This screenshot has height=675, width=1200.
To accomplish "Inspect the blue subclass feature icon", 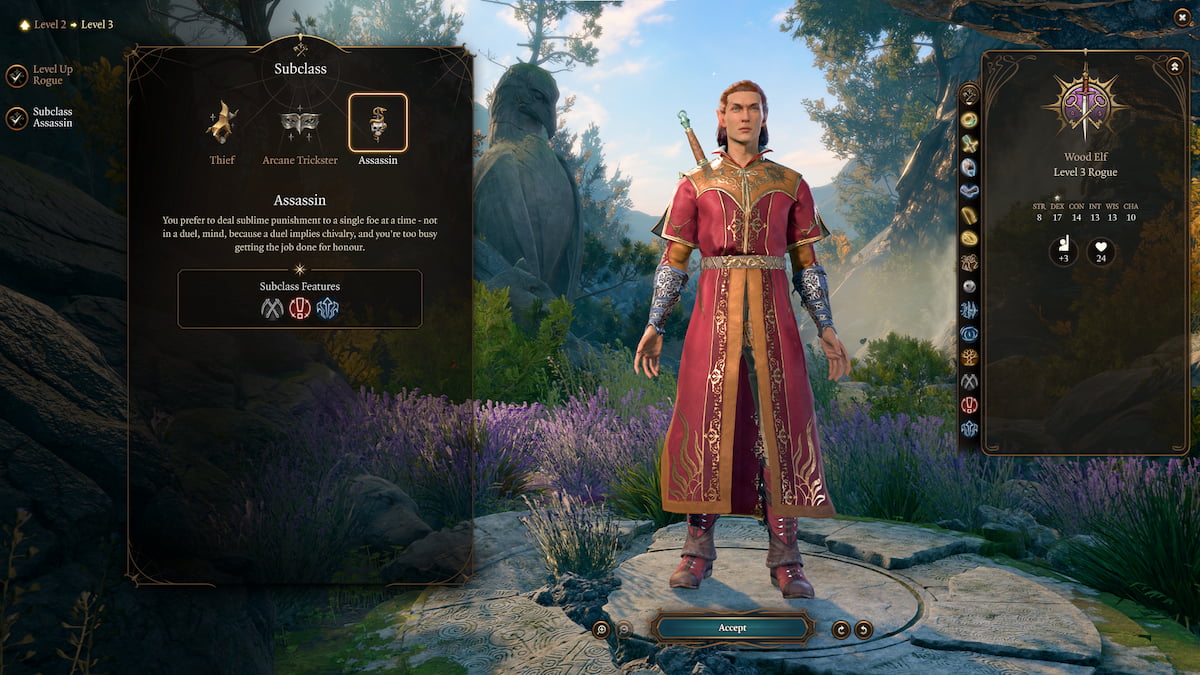I will (x=327, y=309).
